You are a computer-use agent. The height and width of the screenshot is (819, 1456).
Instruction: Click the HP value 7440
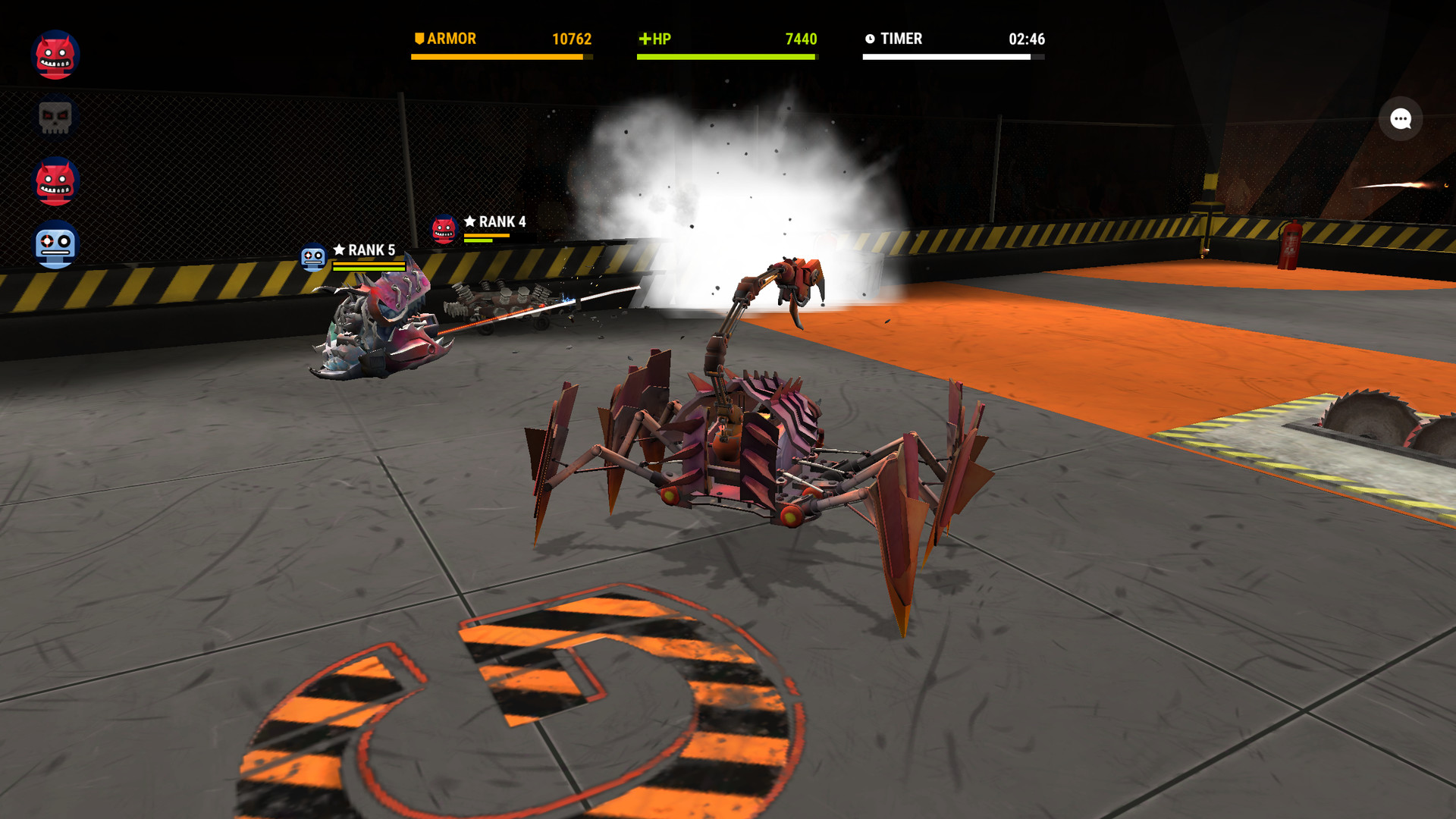click(x=802, y=37)
